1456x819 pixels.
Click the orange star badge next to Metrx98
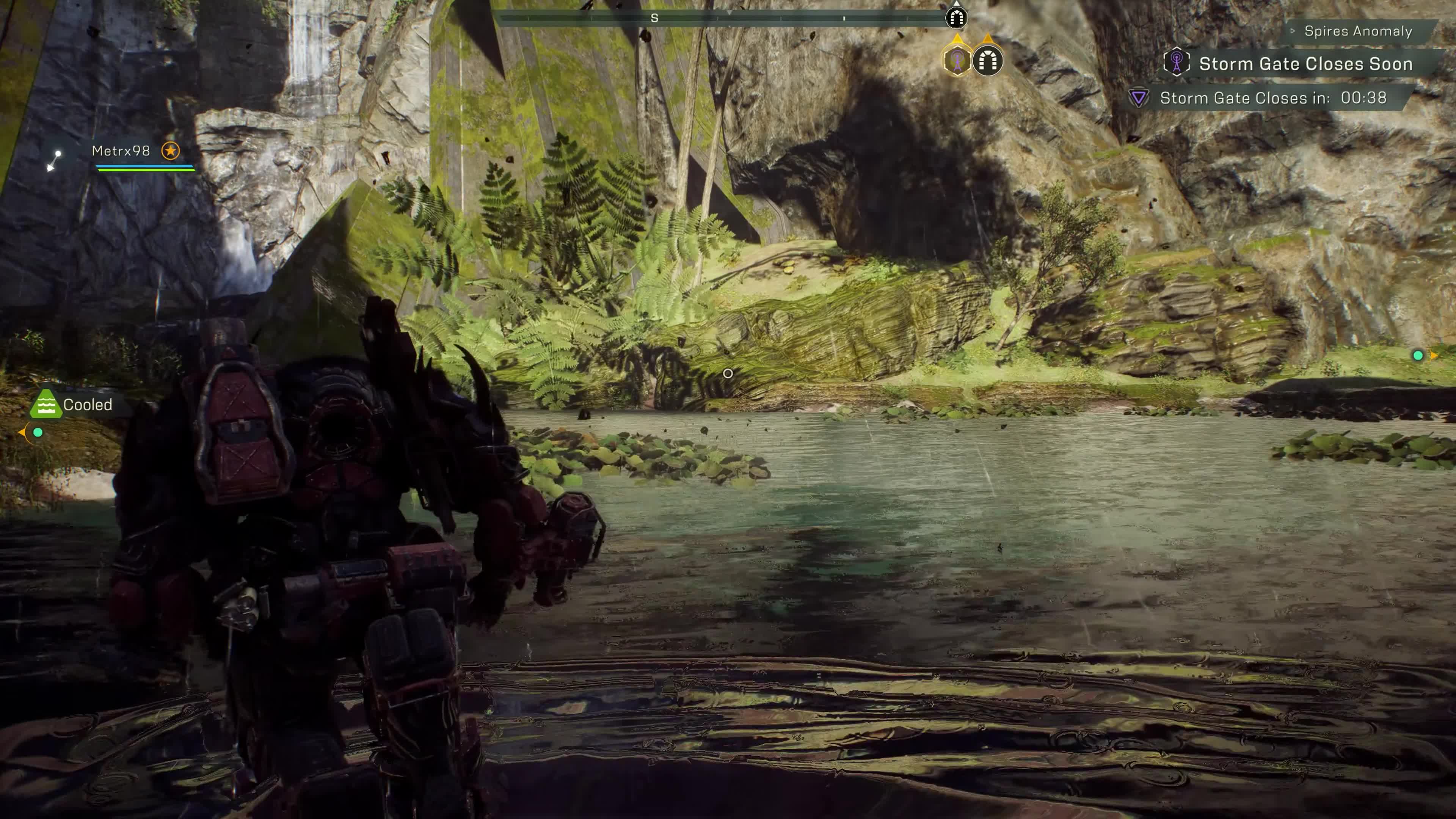[x=170, y=151]
